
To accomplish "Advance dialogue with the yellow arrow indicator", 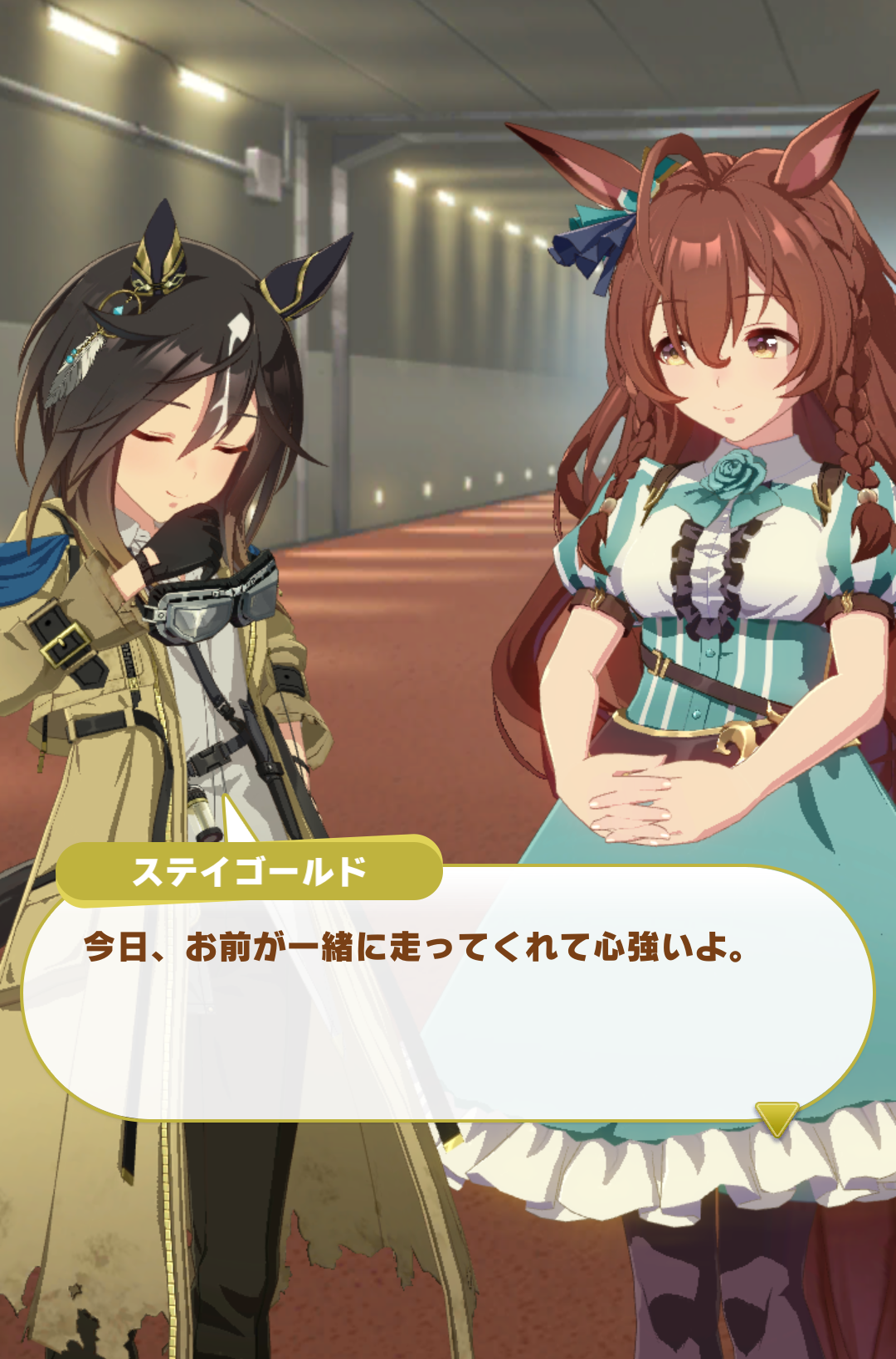I will pyautogui.click(x=777, y=1118).
